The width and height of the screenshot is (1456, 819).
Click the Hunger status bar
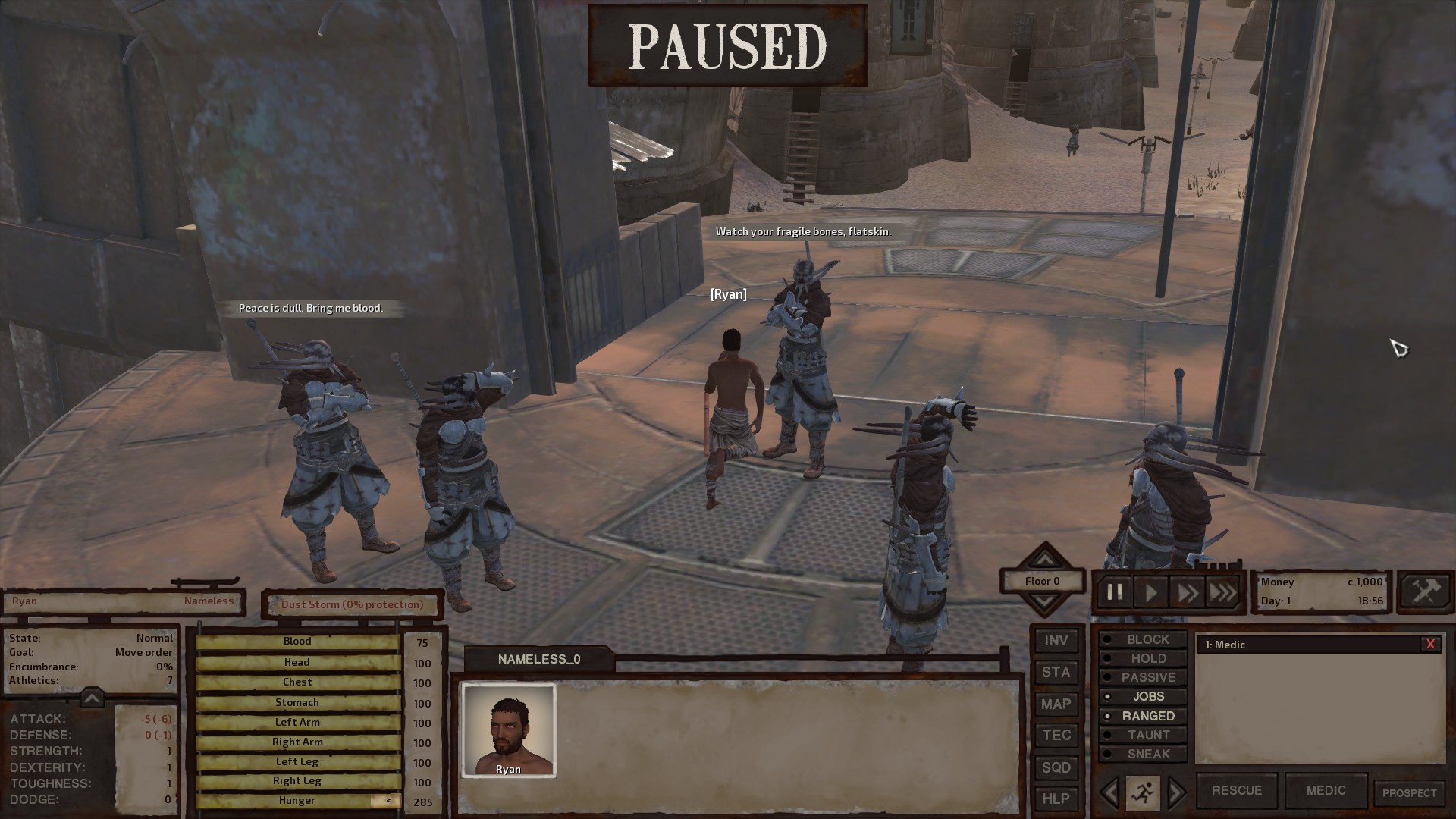[x=297, y=800]
